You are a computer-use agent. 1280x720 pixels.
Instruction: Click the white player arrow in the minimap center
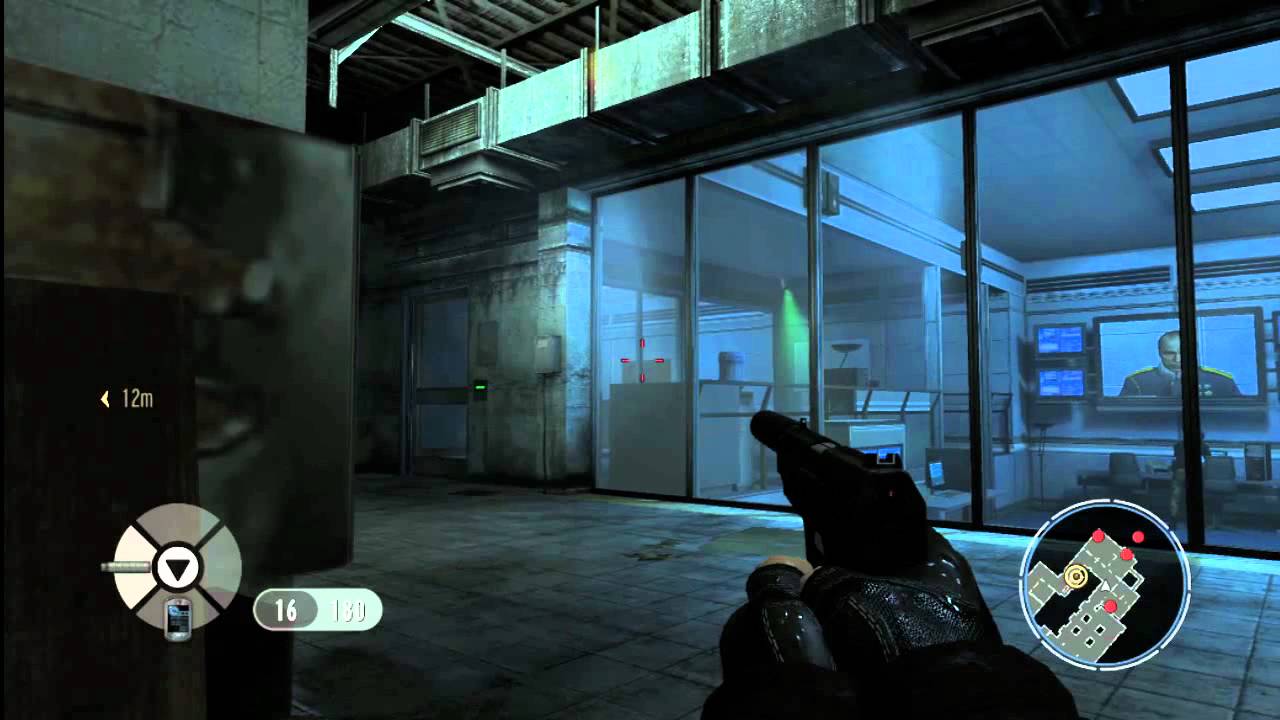(1105, 584)
